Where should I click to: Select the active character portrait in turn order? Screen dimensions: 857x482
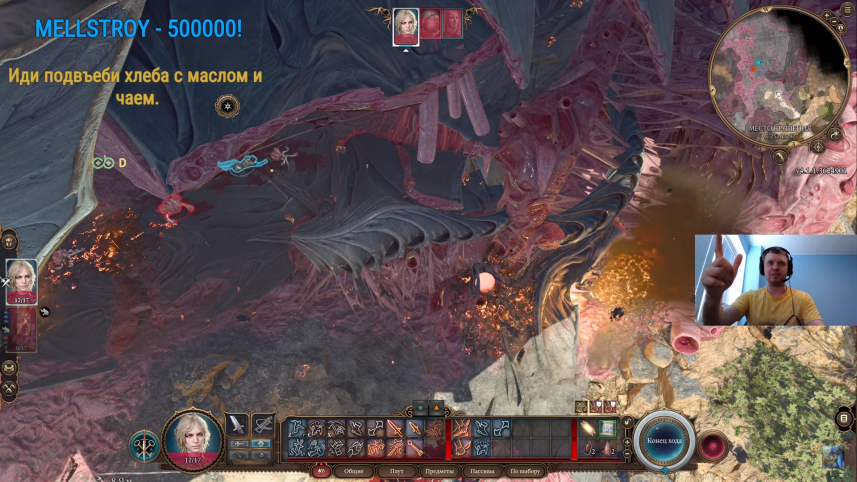[x=406, y=25]
